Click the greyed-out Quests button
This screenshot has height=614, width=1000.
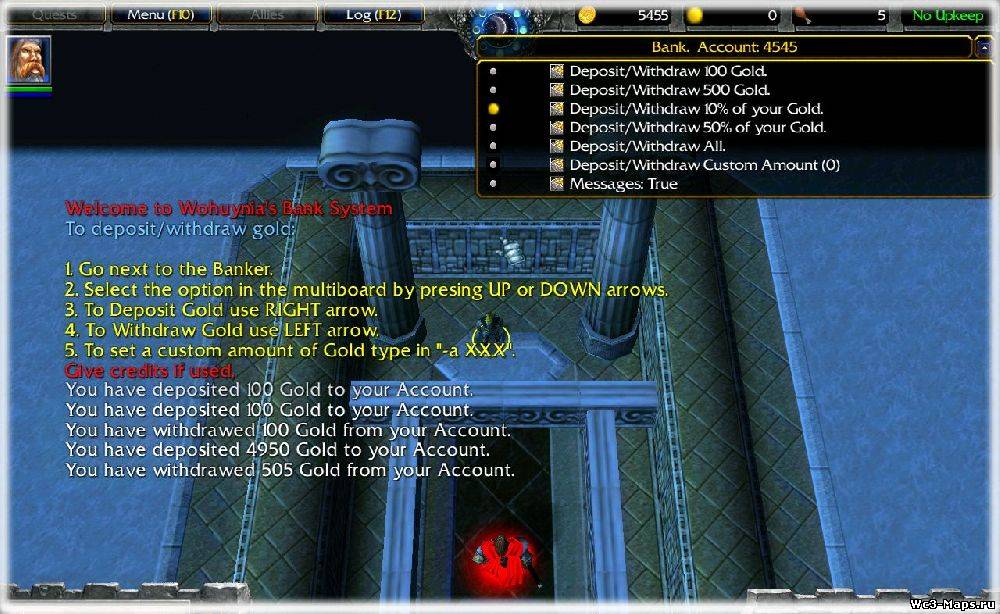(x=55, y=15)
